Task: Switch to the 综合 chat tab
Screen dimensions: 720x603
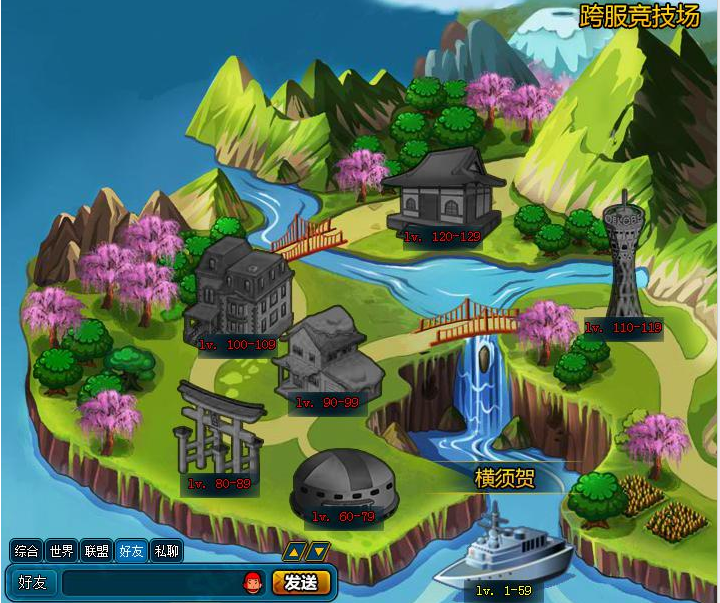Action: click(26, 551)
